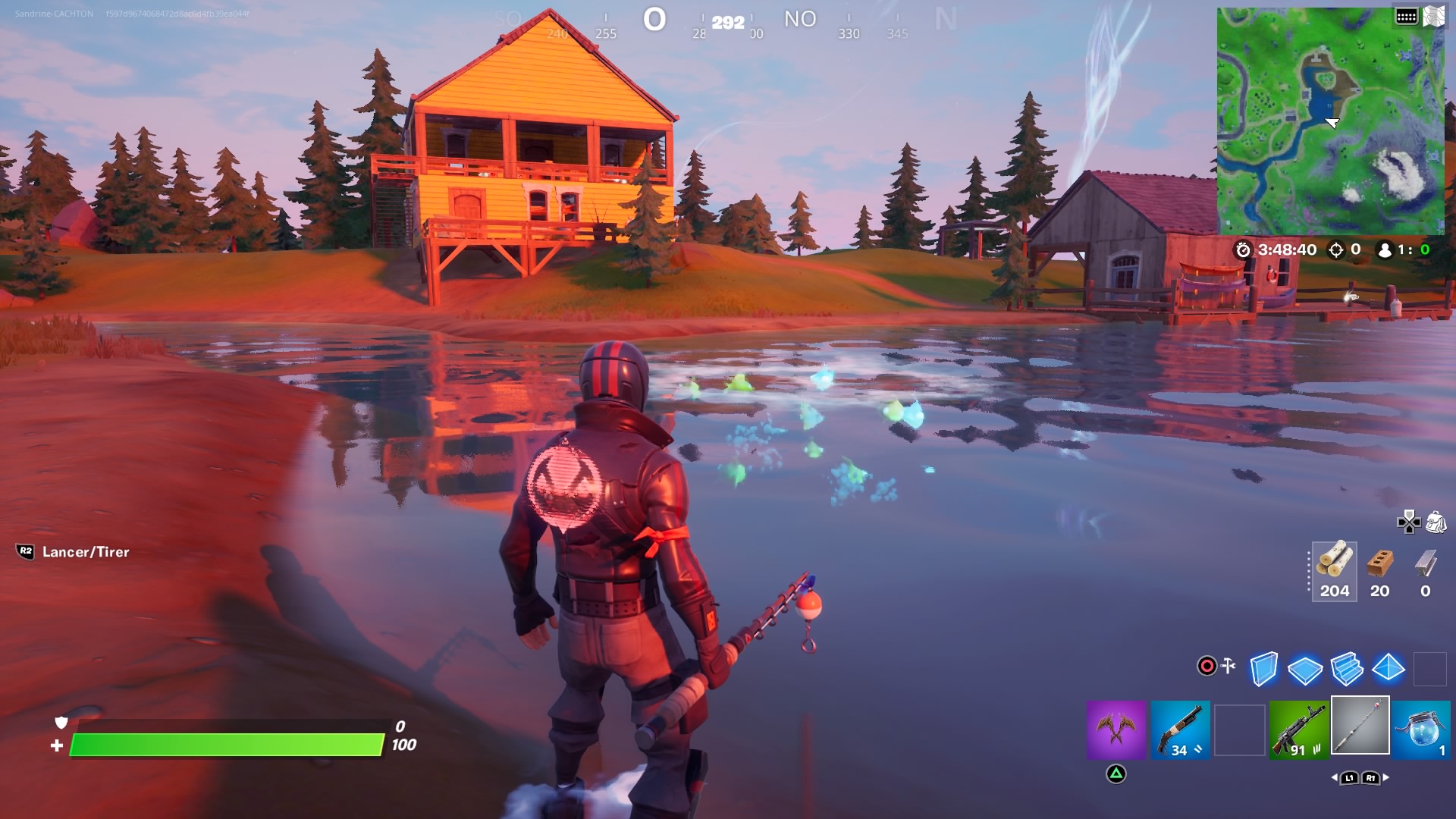Click the Lancer/Tirer R2 action prompt
The width and height of the screenshot is (1456, 819).
click(x=72, y=553)
